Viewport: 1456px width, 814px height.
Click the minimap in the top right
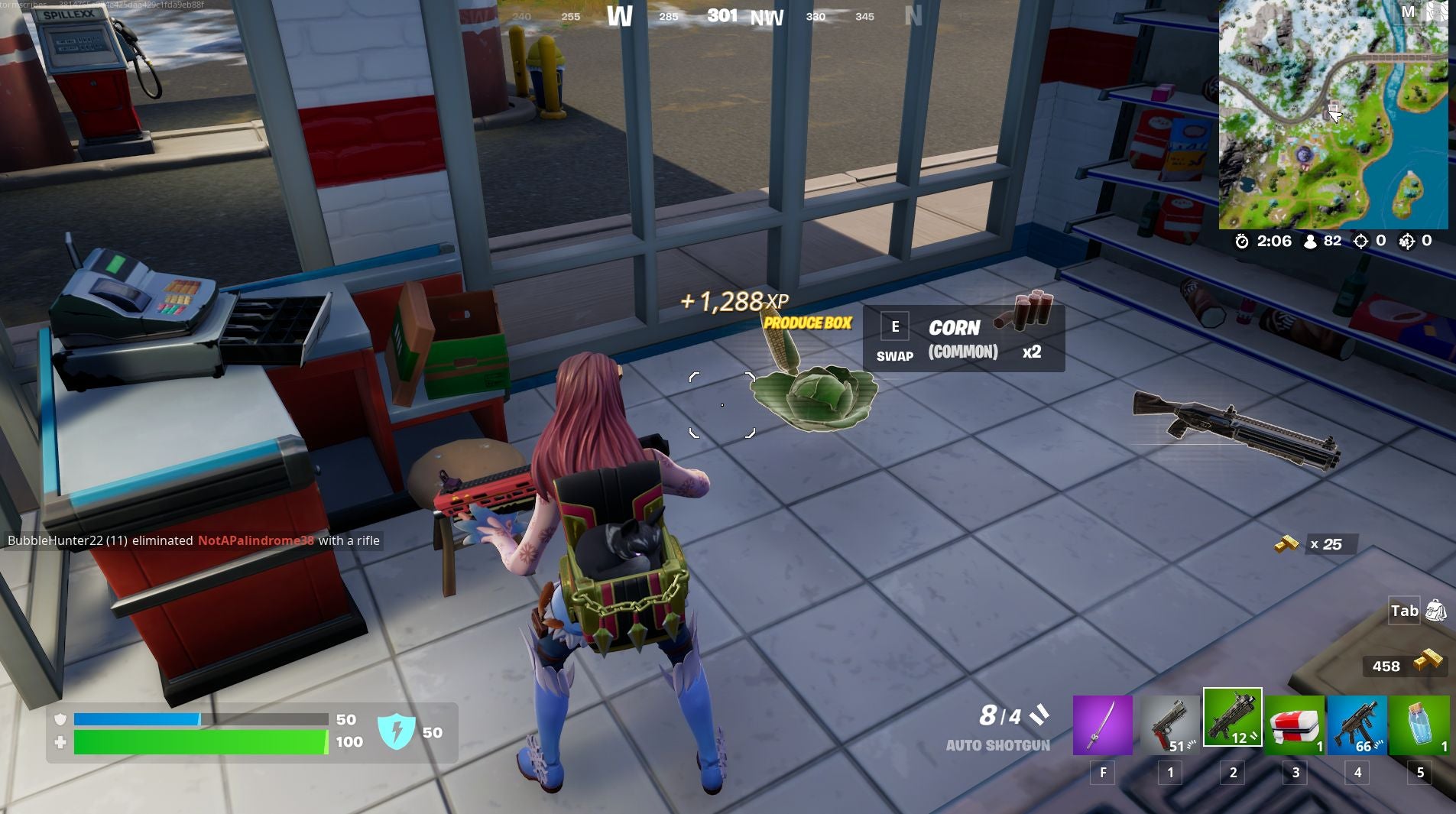click(1334, 115)
